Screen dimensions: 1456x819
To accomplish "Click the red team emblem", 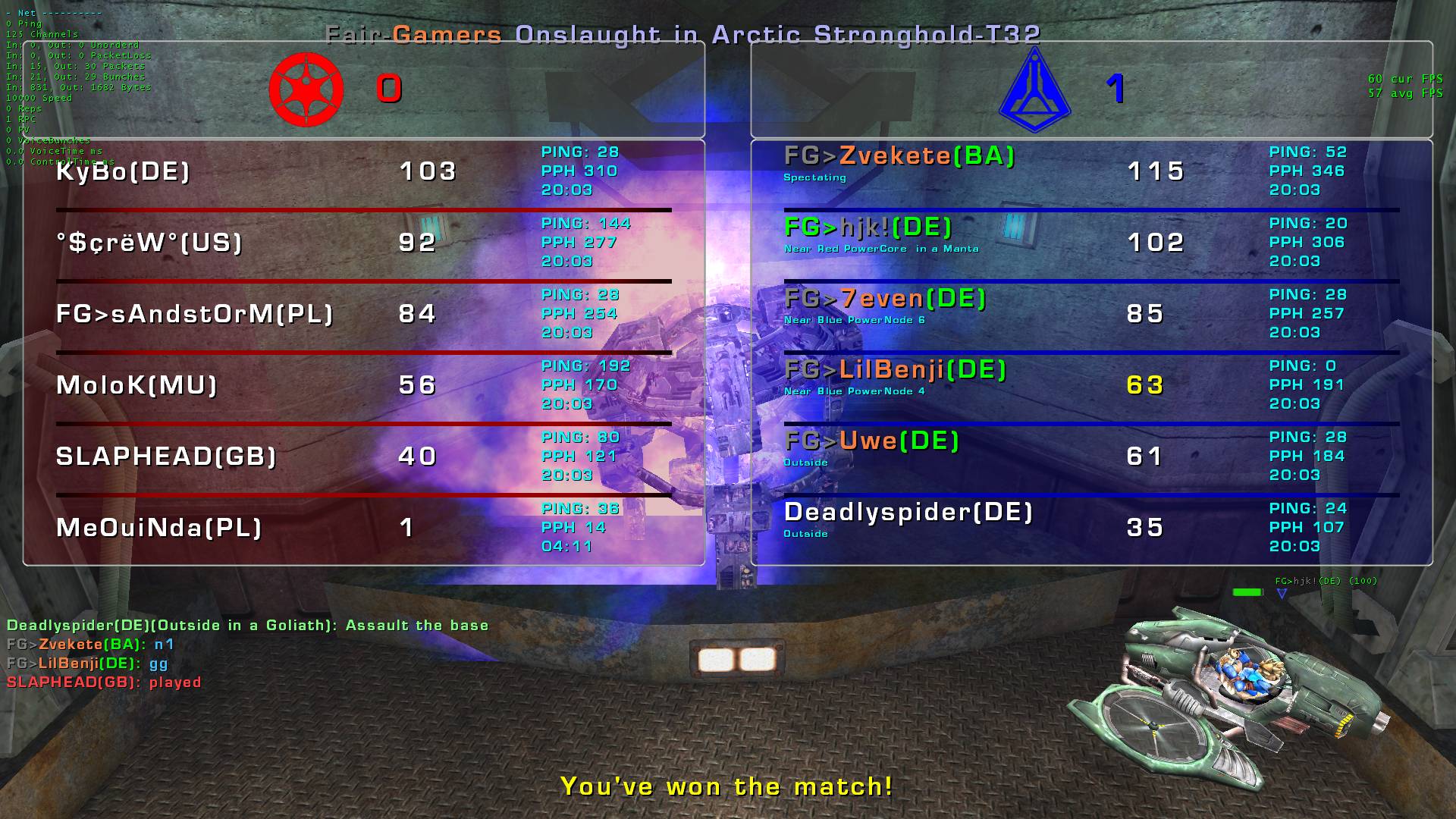I will click(x=306, y=89).
